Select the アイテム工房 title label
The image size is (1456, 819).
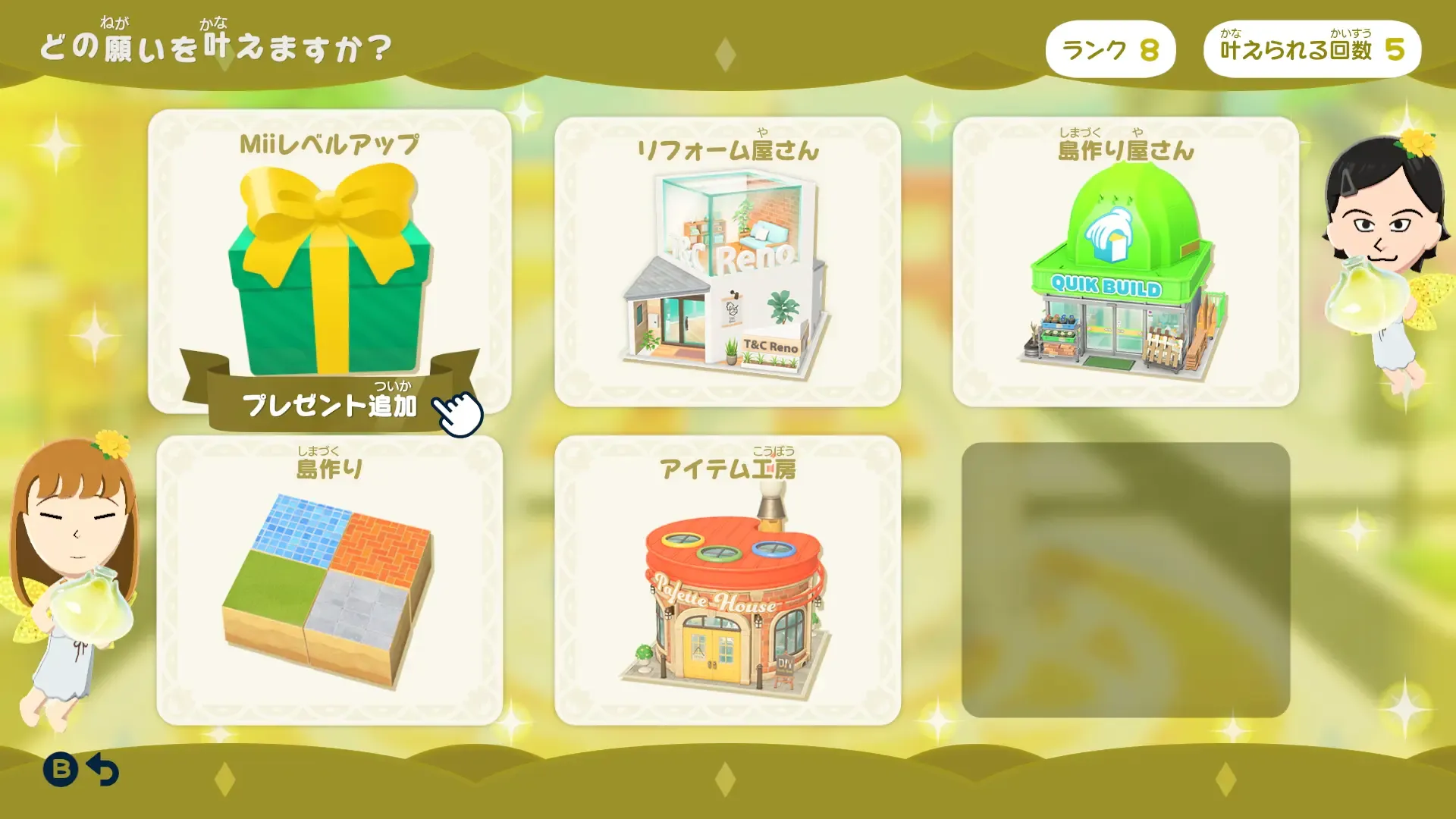pyautogui.click(x=728, y=468)
